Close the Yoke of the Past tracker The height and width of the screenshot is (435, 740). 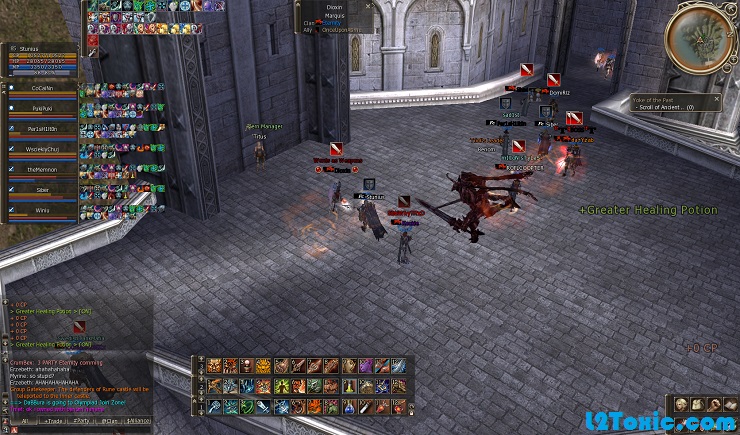pyautogui.click(x=717, y=98)
